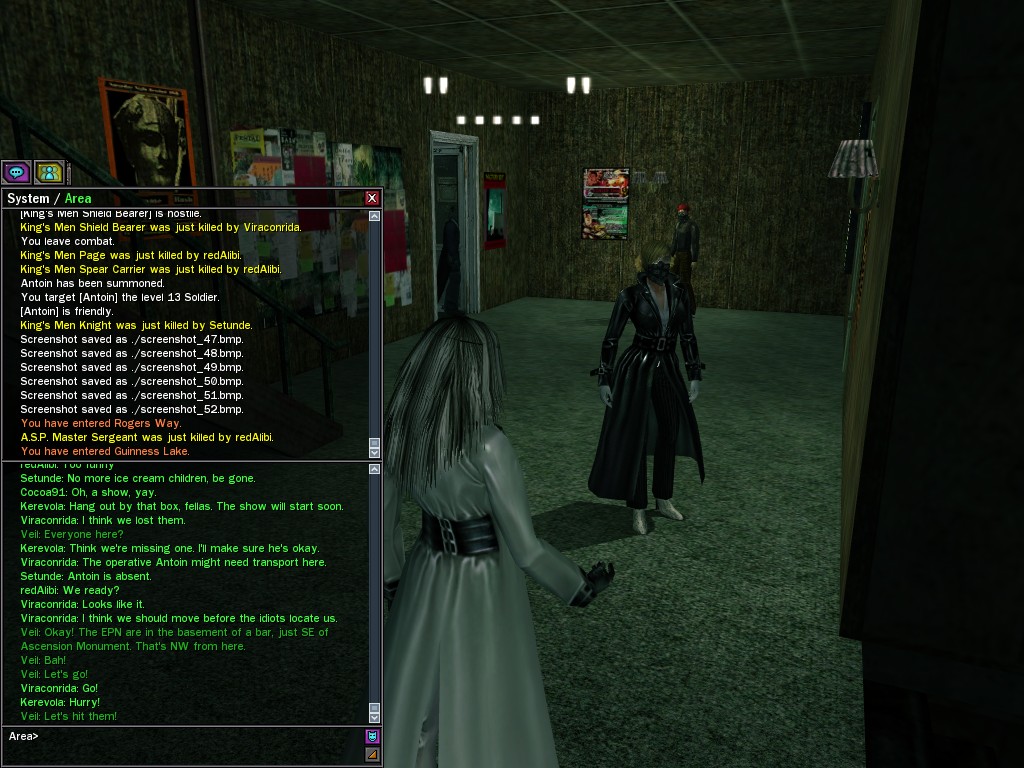
Task: Select the Area tab in the chat title
Action: click(78, 199)
